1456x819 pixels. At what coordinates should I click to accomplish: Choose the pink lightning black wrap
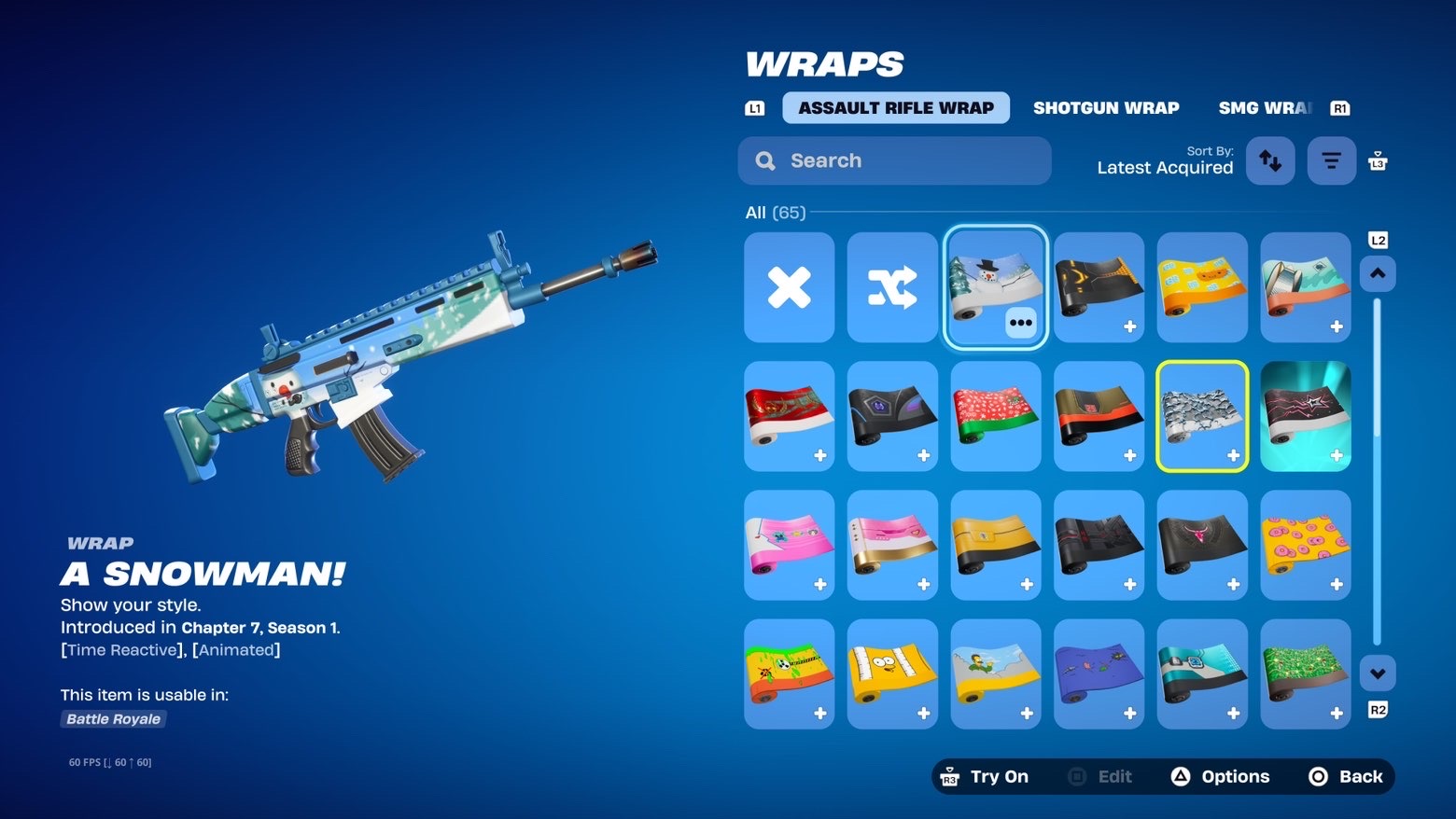click(x=1305, y=416)
